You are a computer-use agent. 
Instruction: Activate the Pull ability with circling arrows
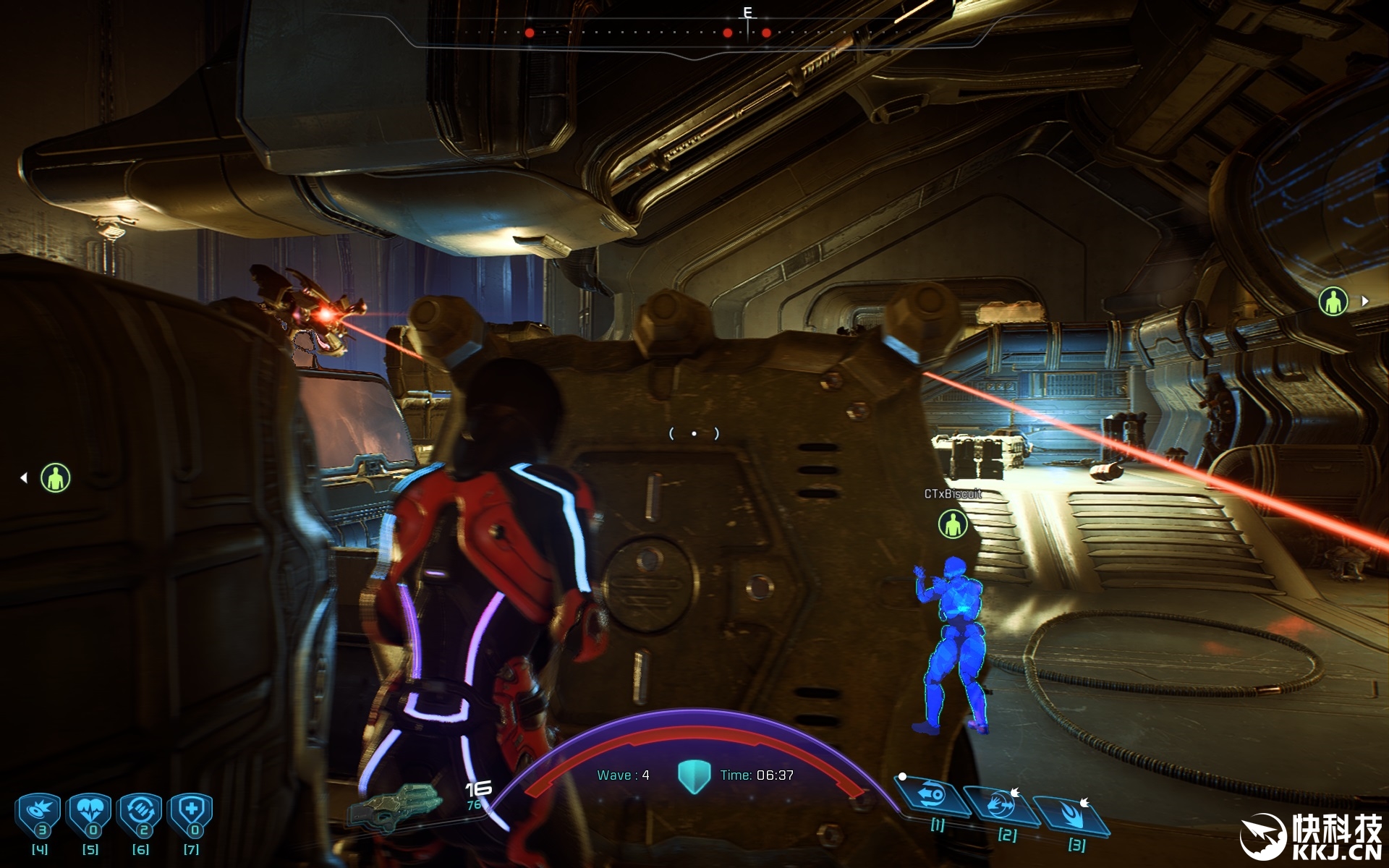click(x=933, y=795)
